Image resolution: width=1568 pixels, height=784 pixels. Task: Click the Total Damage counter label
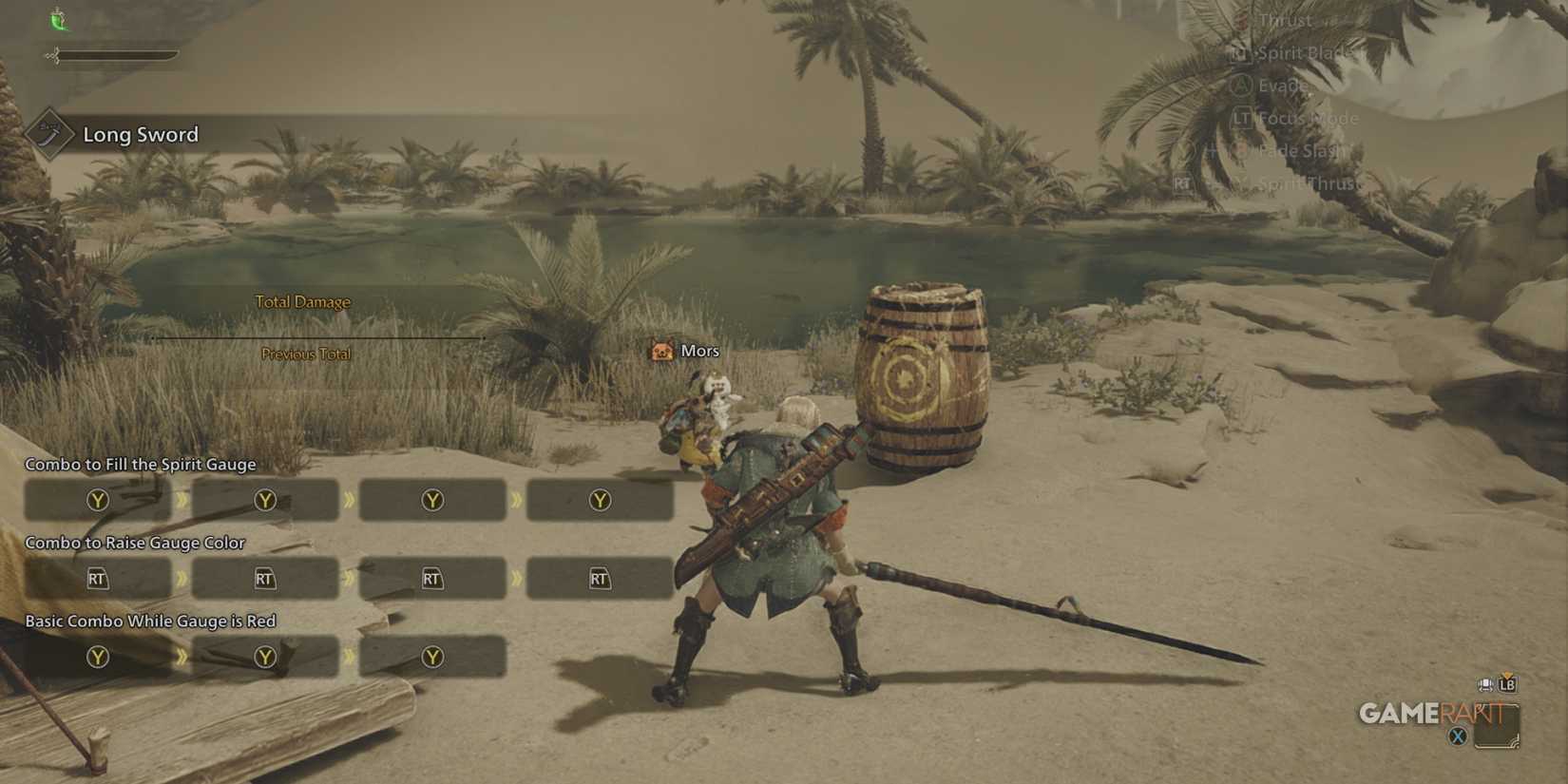click(301, 301)
